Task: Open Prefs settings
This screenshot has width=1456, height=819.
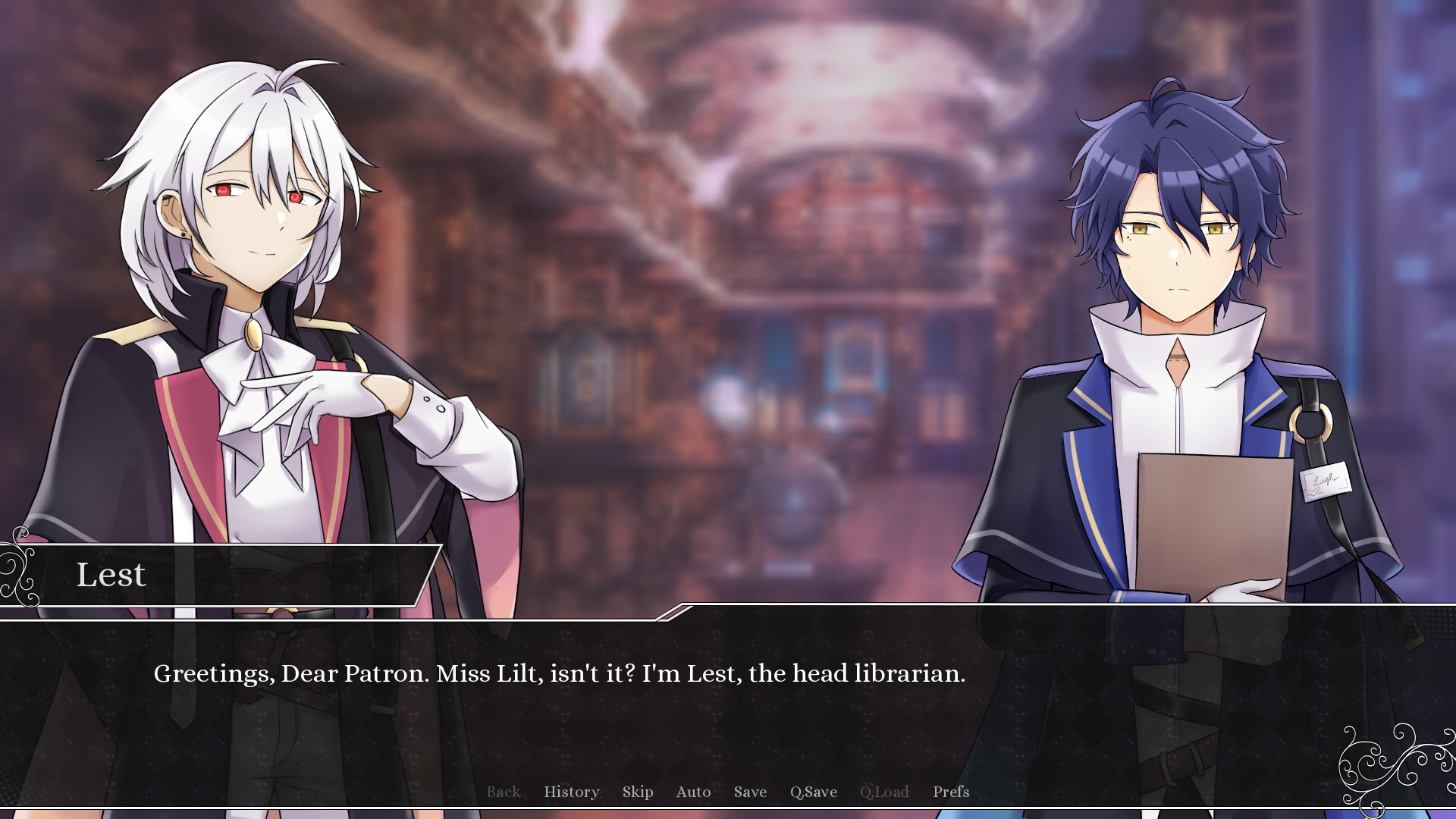Action: tap(950, 792)
